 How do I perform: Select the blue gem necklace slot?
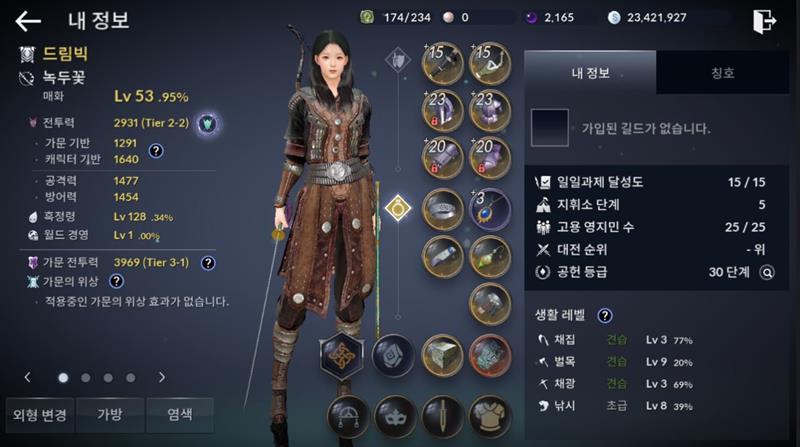click(489, 208)
